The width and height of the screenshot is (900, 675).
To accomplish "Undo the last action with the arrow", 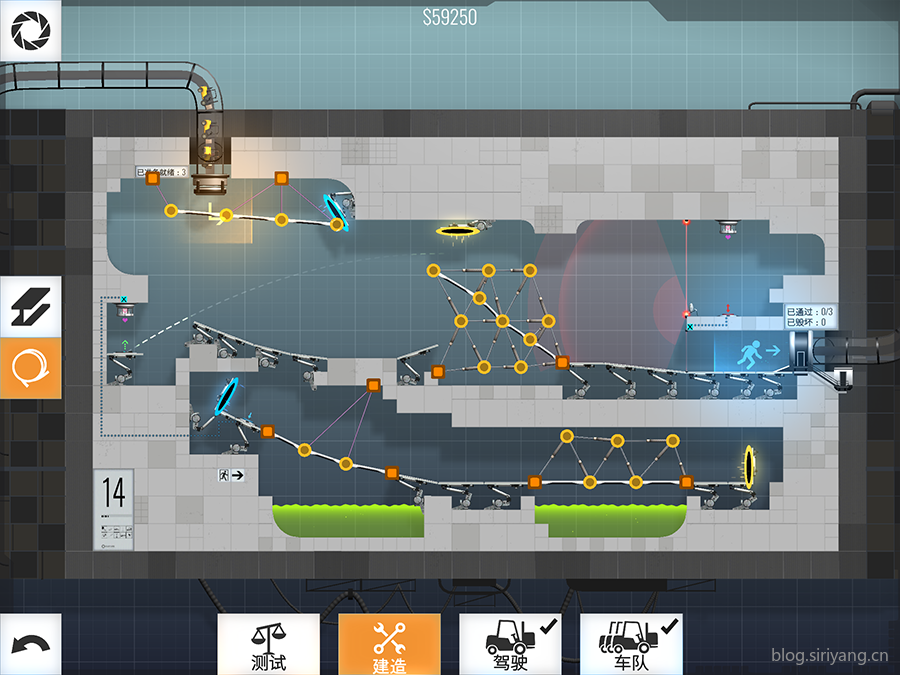I will (x=30, y=644).
